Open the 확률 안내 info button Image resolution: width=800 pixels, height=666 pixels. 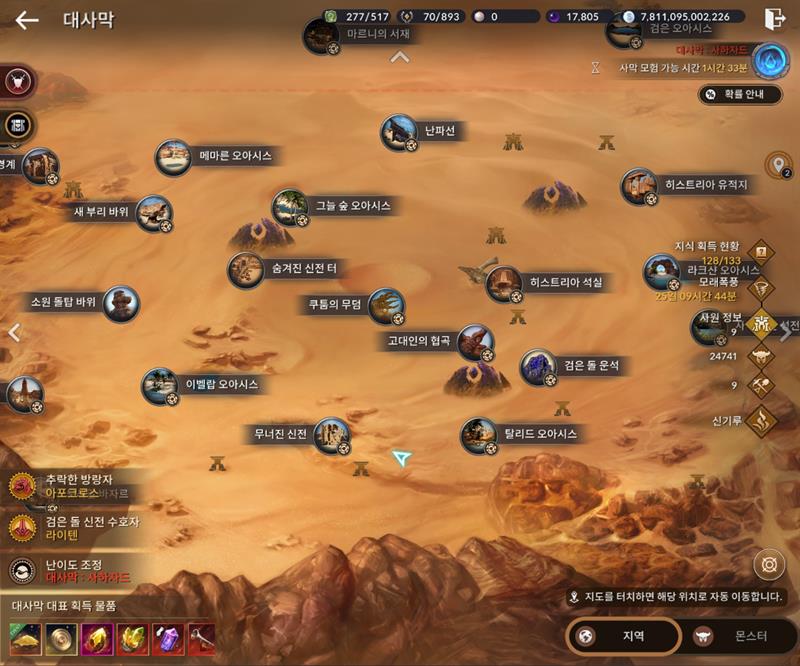(740, 94)
